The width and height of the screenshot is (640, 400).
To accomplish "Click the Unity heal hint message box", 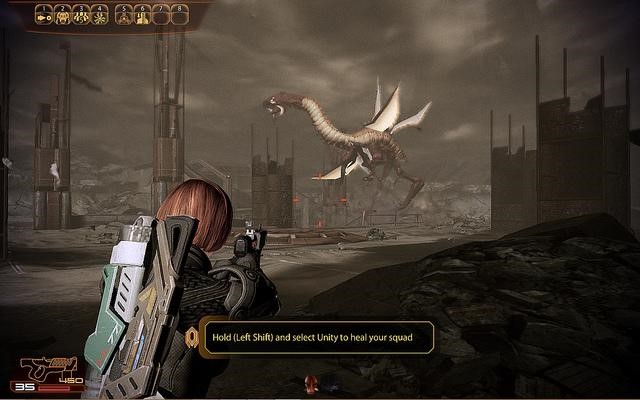I will pos(315,337).
